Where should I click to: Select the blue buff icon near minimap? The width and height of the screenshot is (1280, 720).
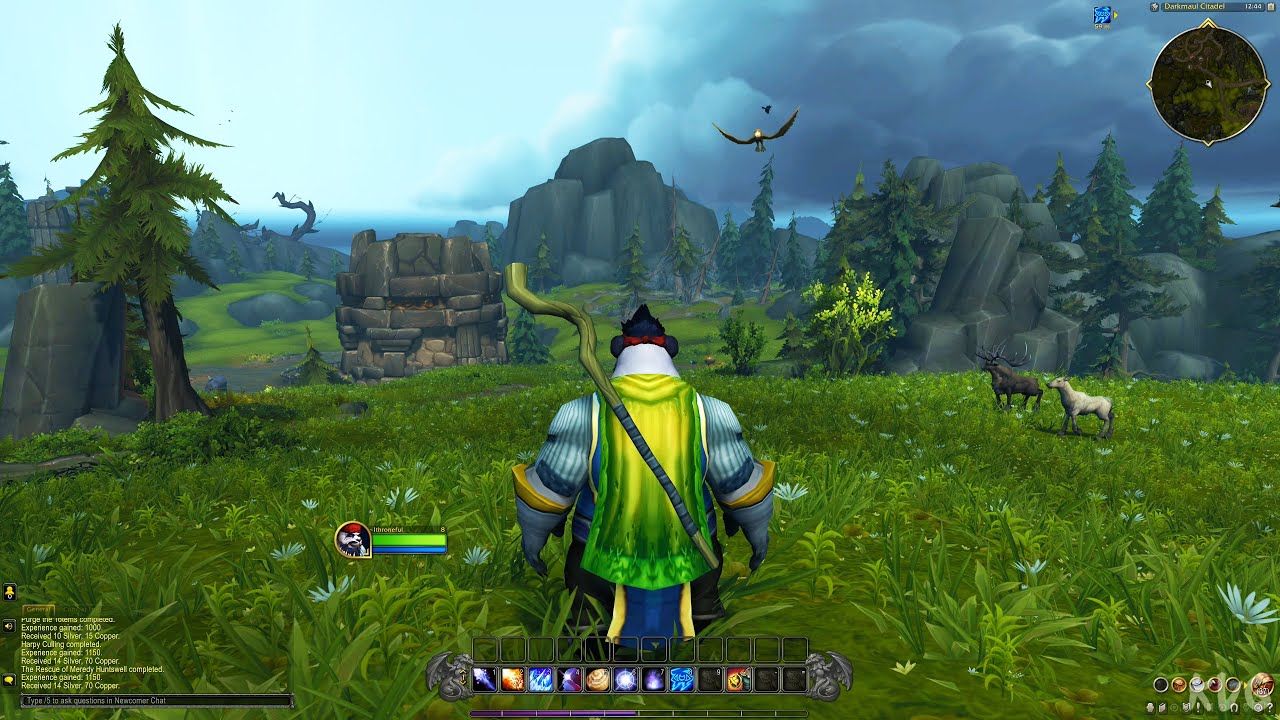tap(1102, 15)
